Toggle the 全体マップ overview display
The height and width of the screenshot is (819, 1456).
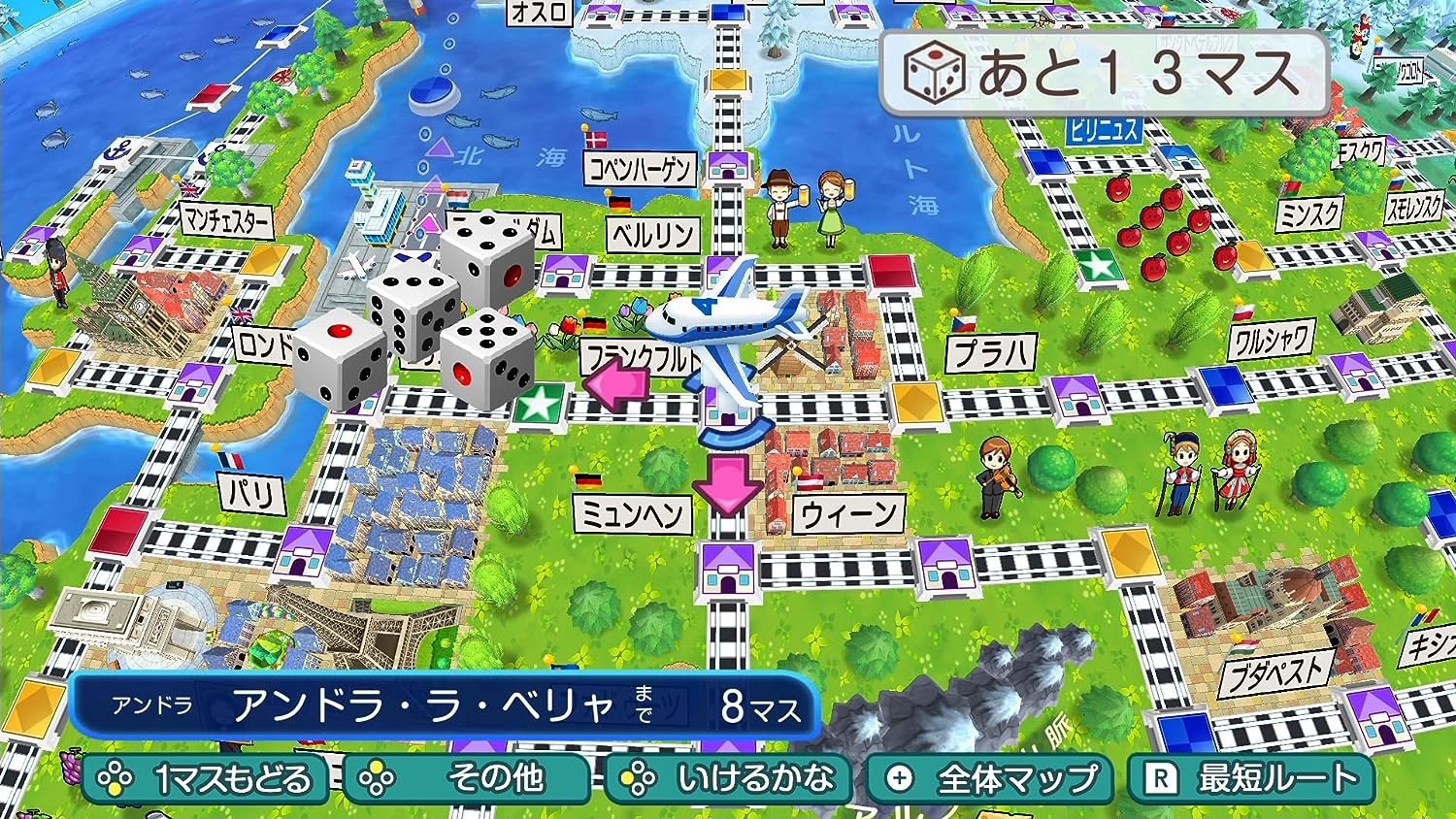pos(990,777)
